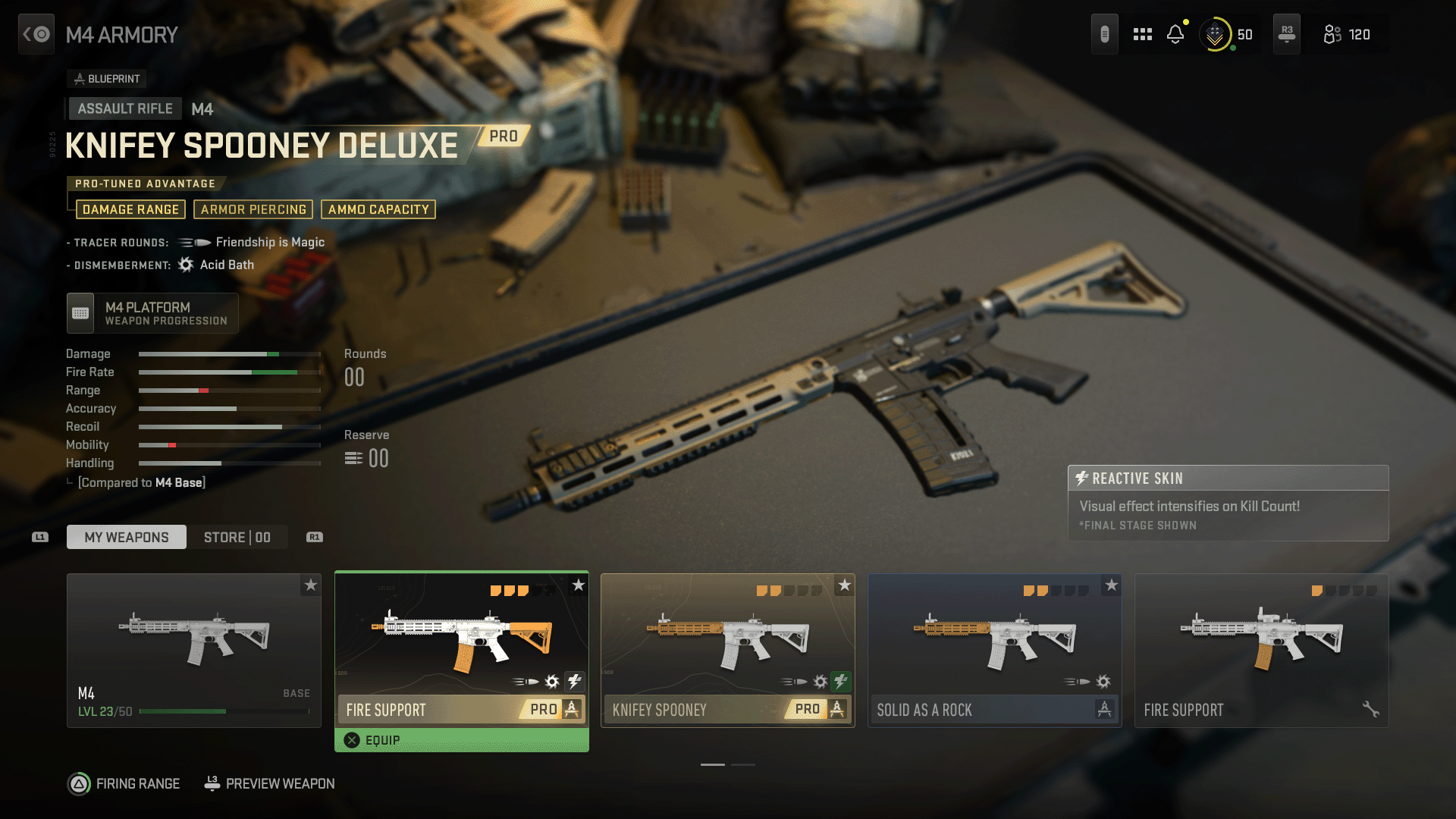The height and width of the screenshot is (819, 1456).
Task: Equip the Fire Support Pro blueprint
Action: coord(461,740)
